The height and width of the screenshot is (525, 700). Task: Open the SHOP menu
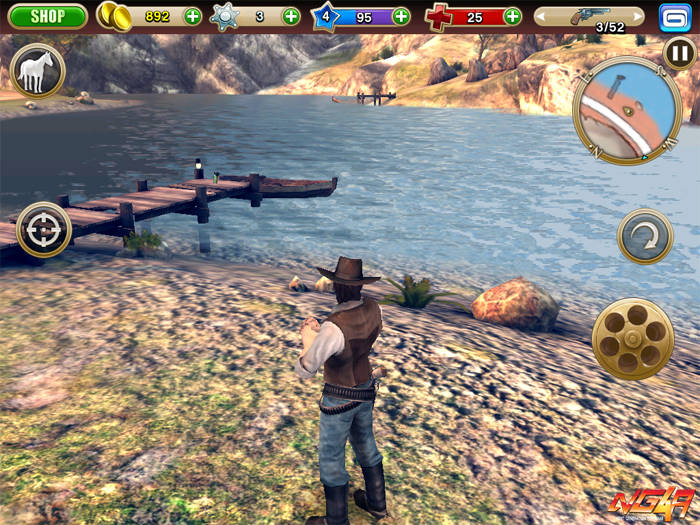(x=48, y=16)
